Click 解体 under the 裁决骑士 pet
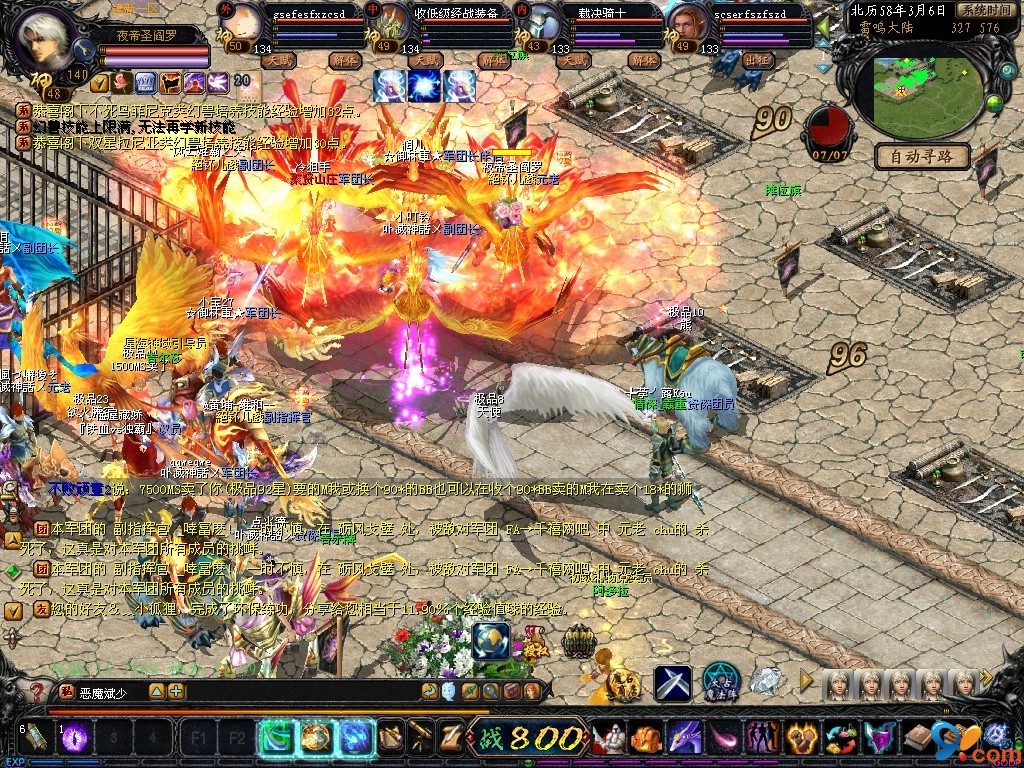This screenshot has width=1024, height=768. (643, 60)
